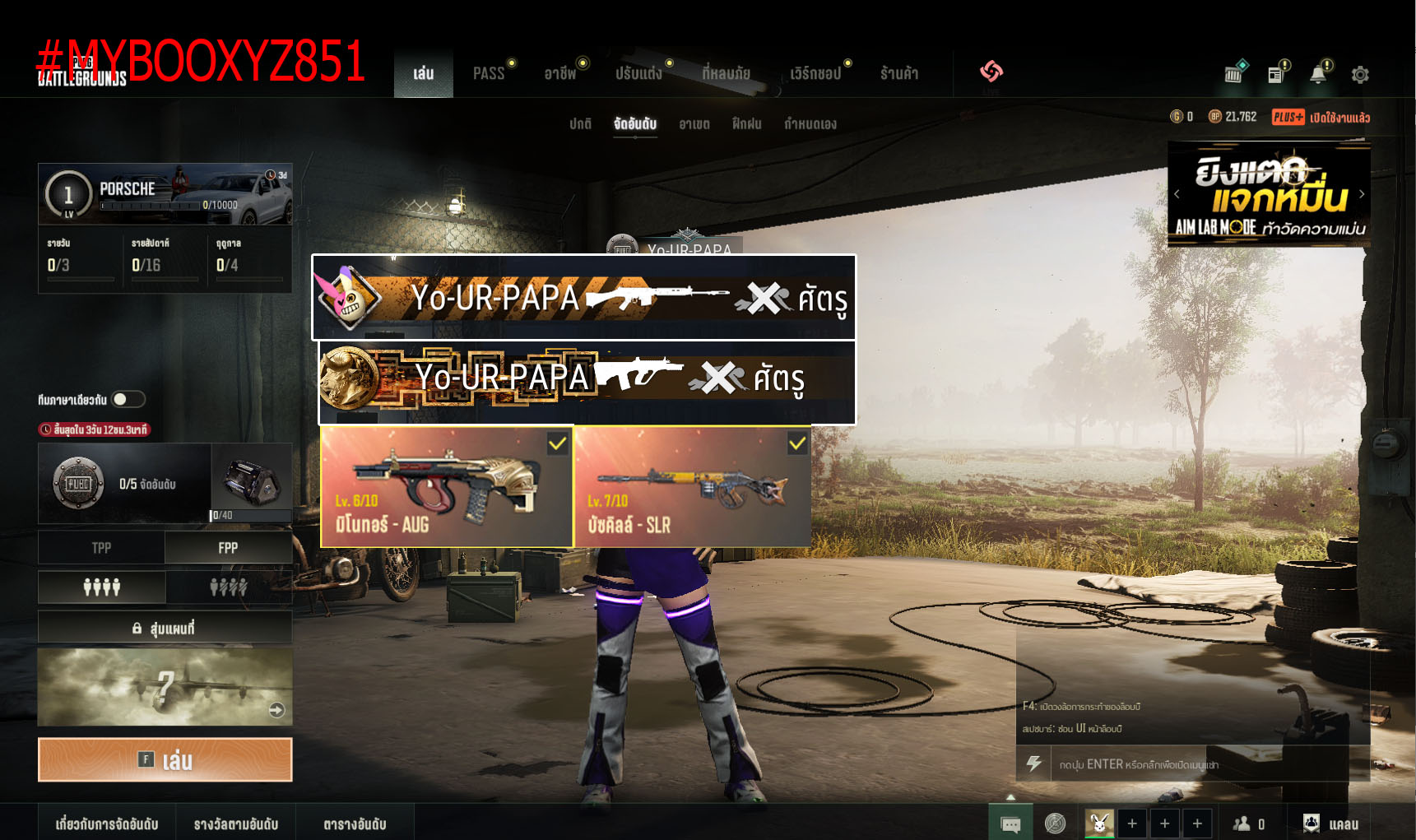Open the news panel icon
The width and height of the screenshot is (1416, 840).
coord(1276,74)
